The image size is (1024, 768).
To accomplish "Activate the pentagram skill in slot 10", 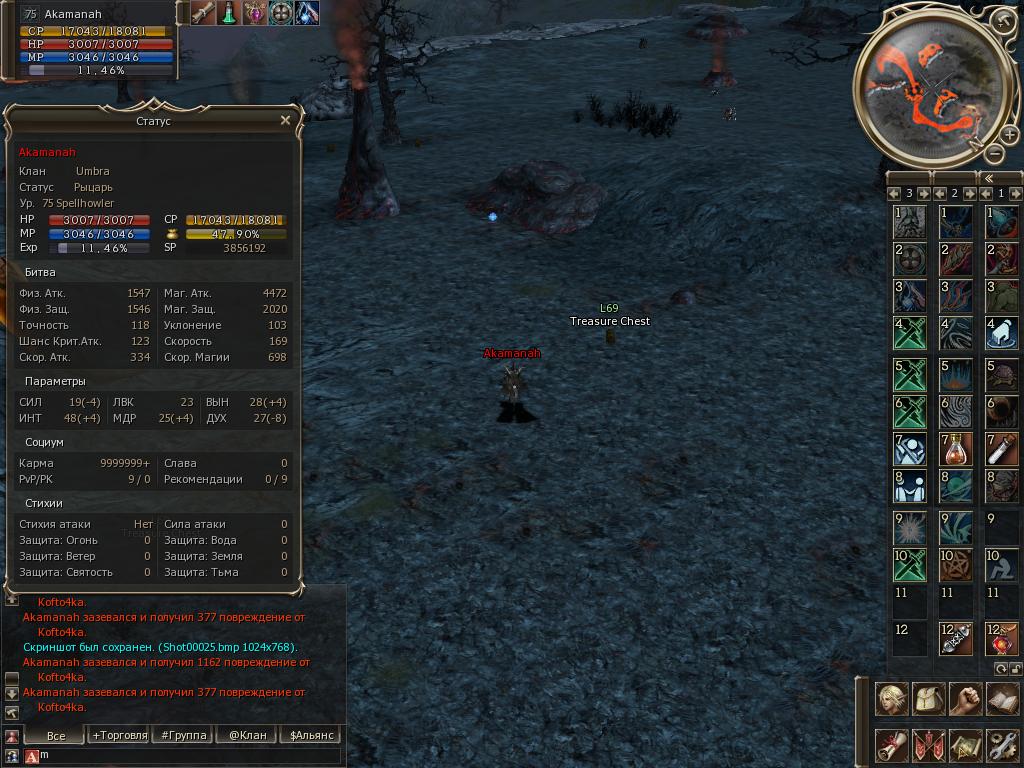I will point(956,565).
